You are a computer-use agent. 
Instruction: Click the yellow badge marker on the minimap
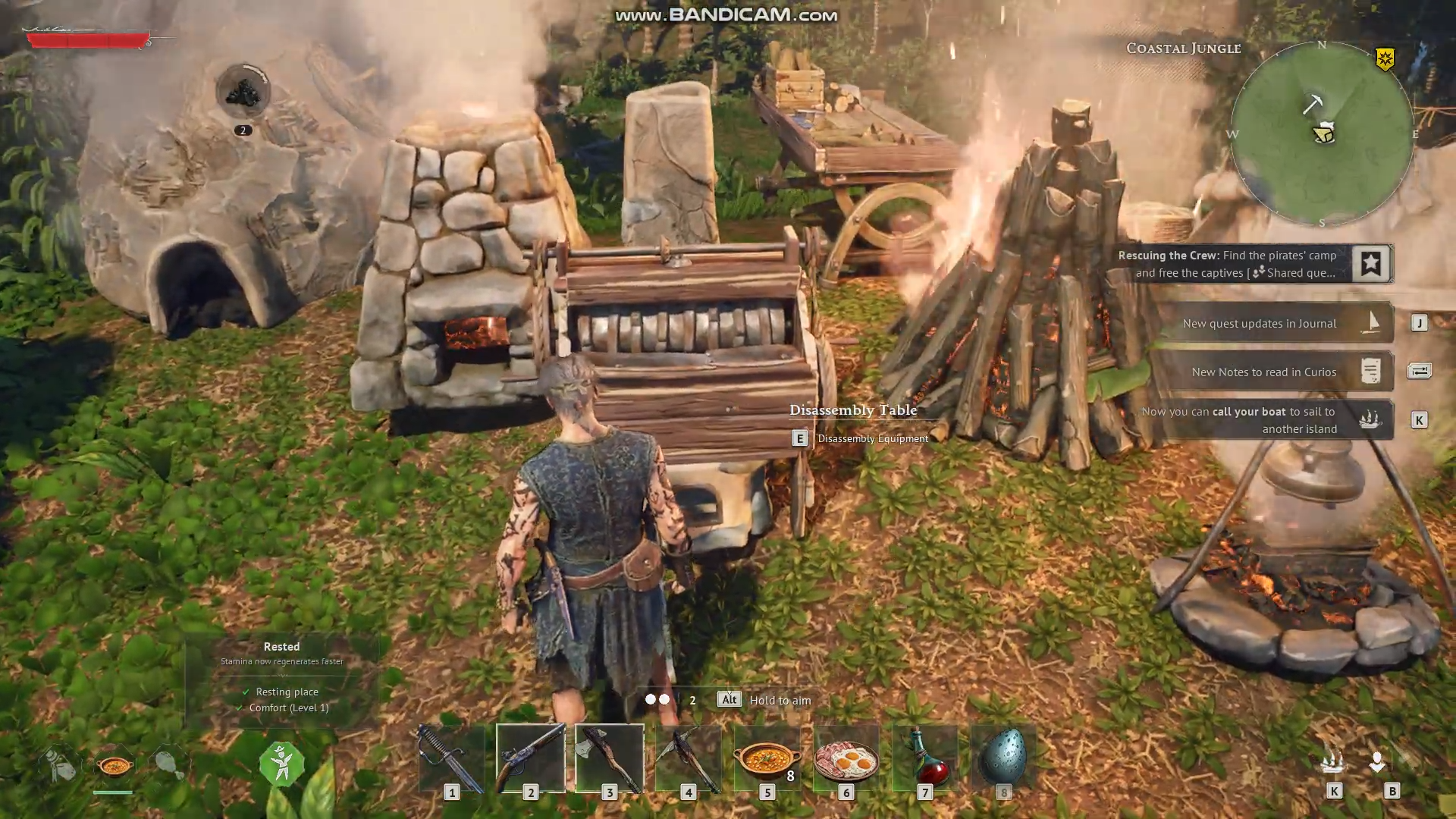click(x=1385, y=59)
